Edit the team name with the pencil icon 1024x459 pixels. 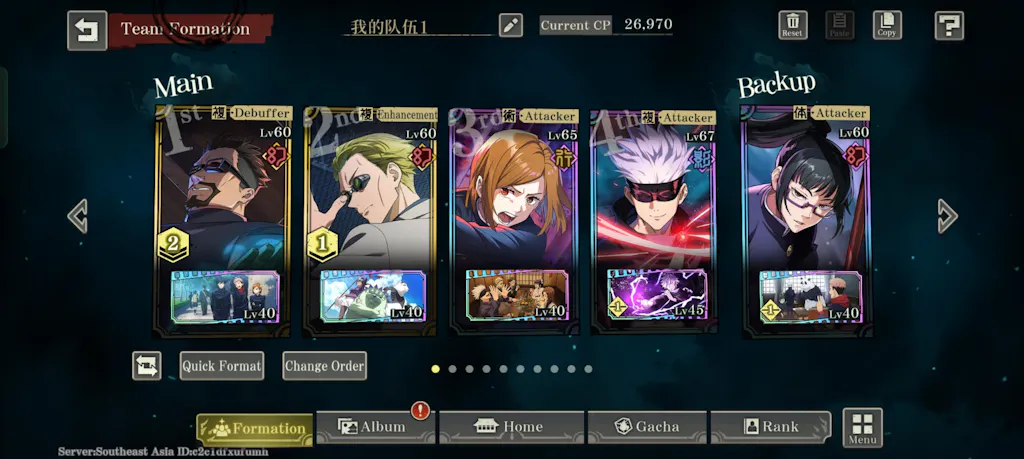[511, 26]
